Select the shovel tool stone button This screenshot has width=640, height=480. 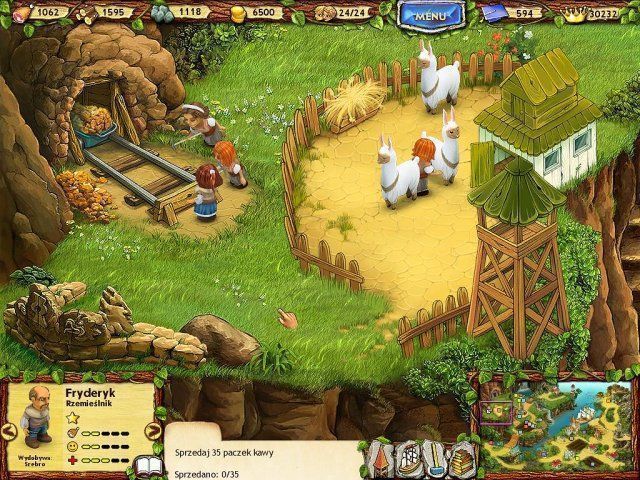(434, 459)
